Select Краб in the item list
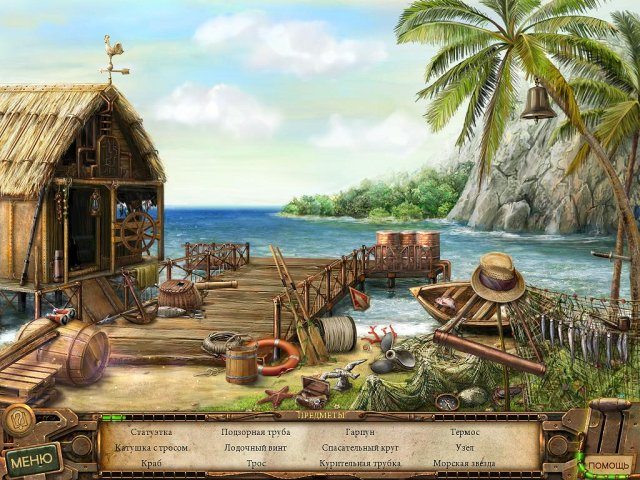This screenshot has width=640, height=480. (152, 464)
